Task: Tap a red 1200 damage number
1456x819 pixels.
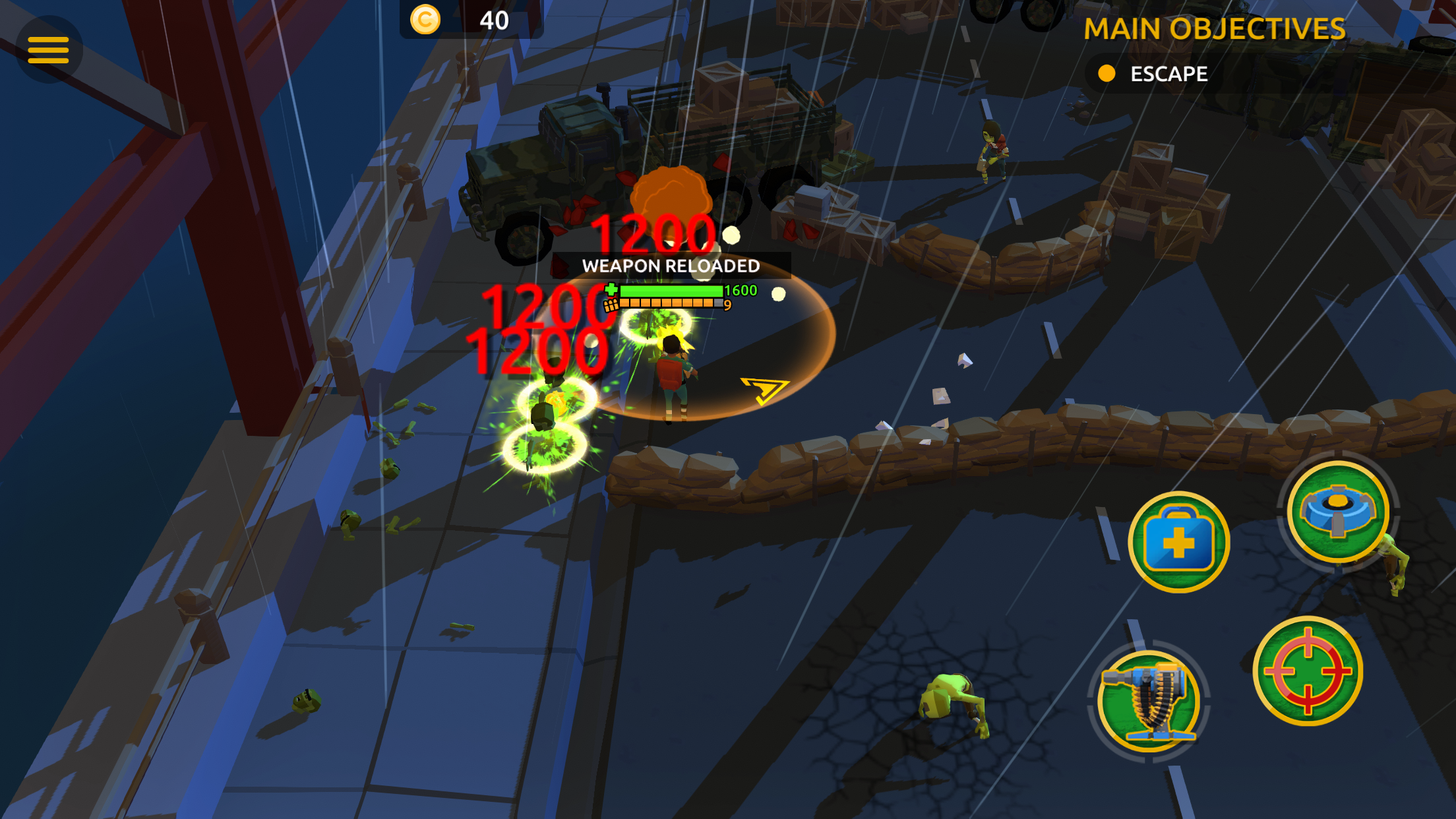Action: (653, 234)
